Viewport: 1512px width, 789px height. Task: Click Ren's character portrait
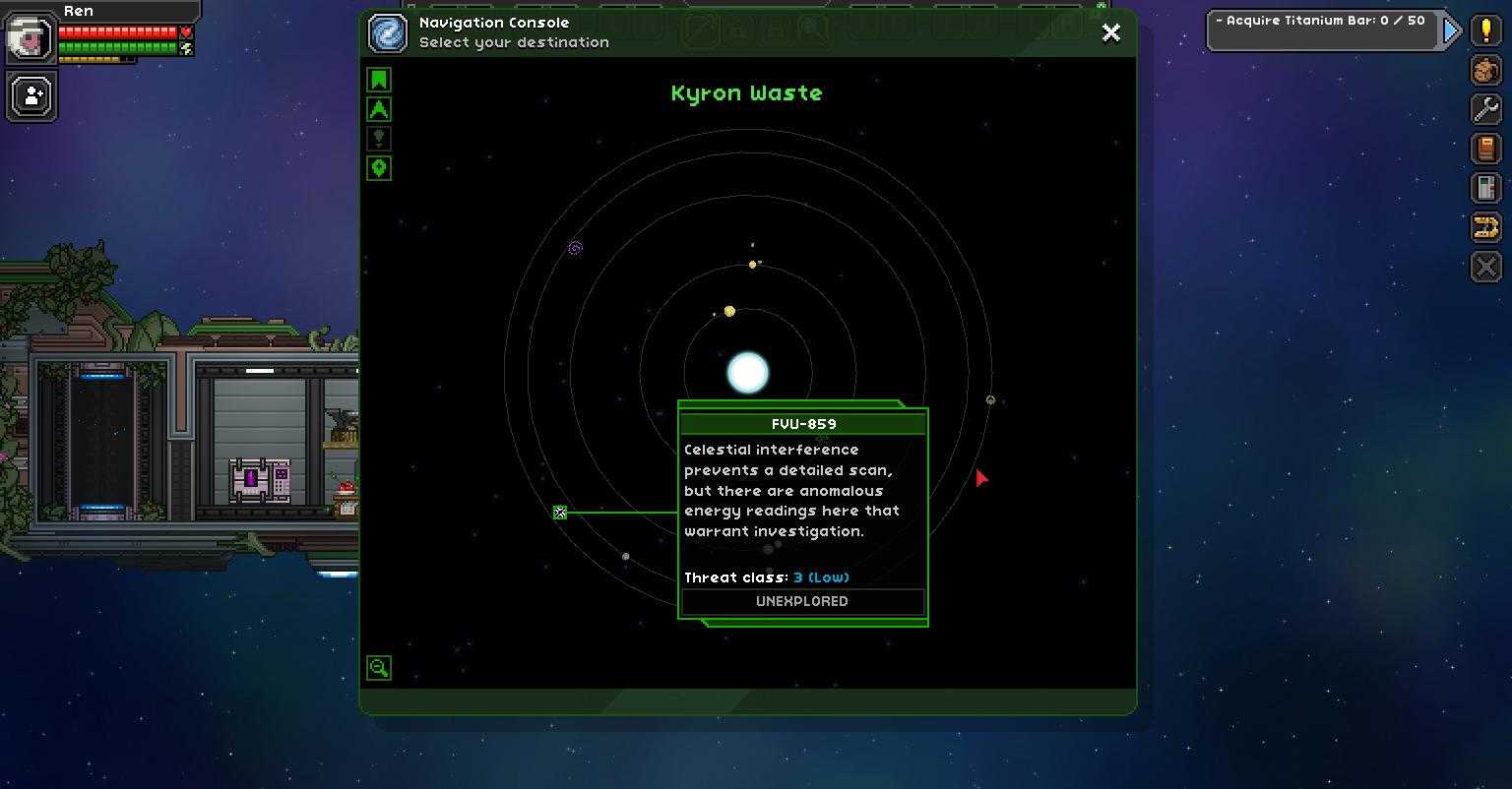[x=31, y=37]
